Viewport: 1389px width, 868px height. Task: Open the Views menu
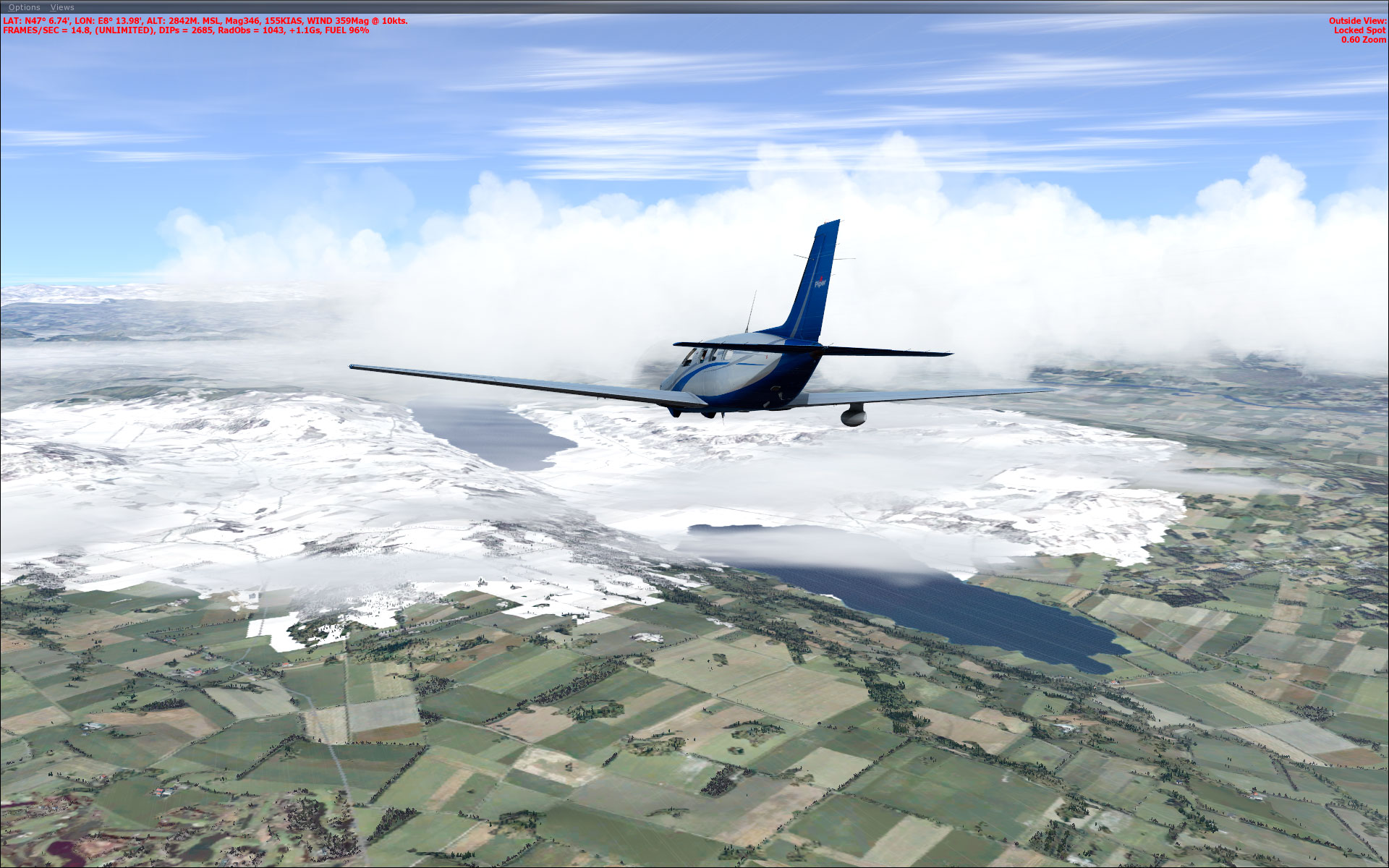click(62, 7)
